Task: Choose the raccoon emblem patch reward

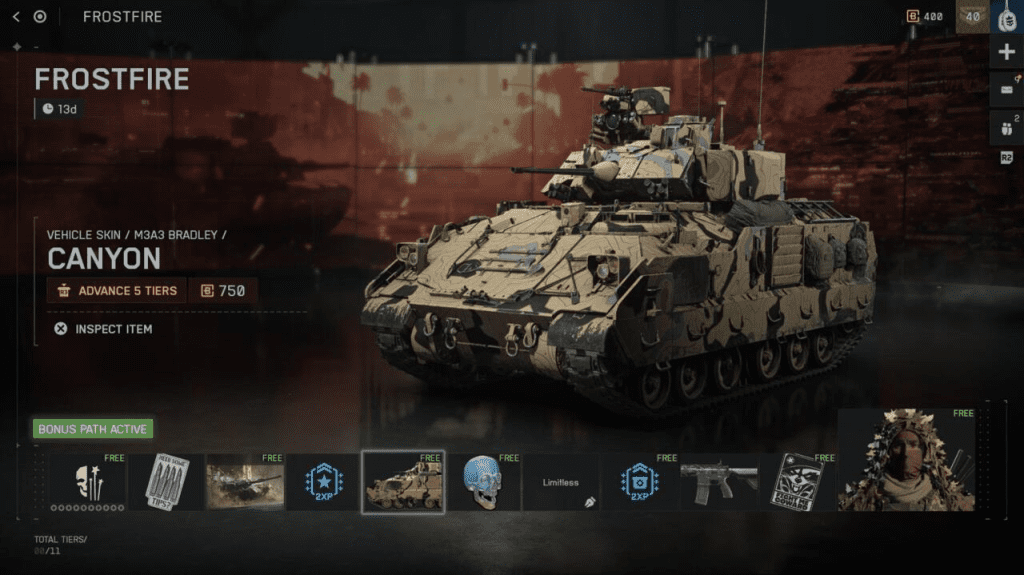Action: pos(797,482)
